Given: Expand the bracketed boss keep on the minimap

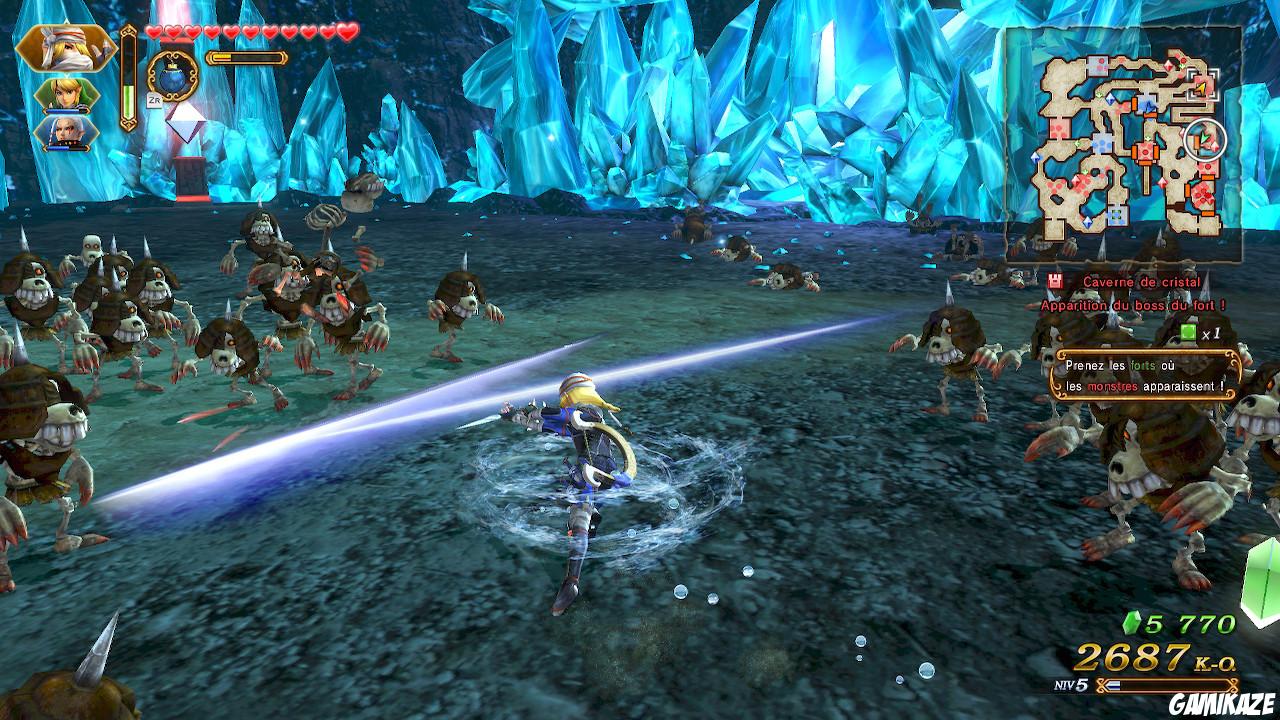Looking at the screenshot, I should pyautogui.click(x=1204, y=84).
